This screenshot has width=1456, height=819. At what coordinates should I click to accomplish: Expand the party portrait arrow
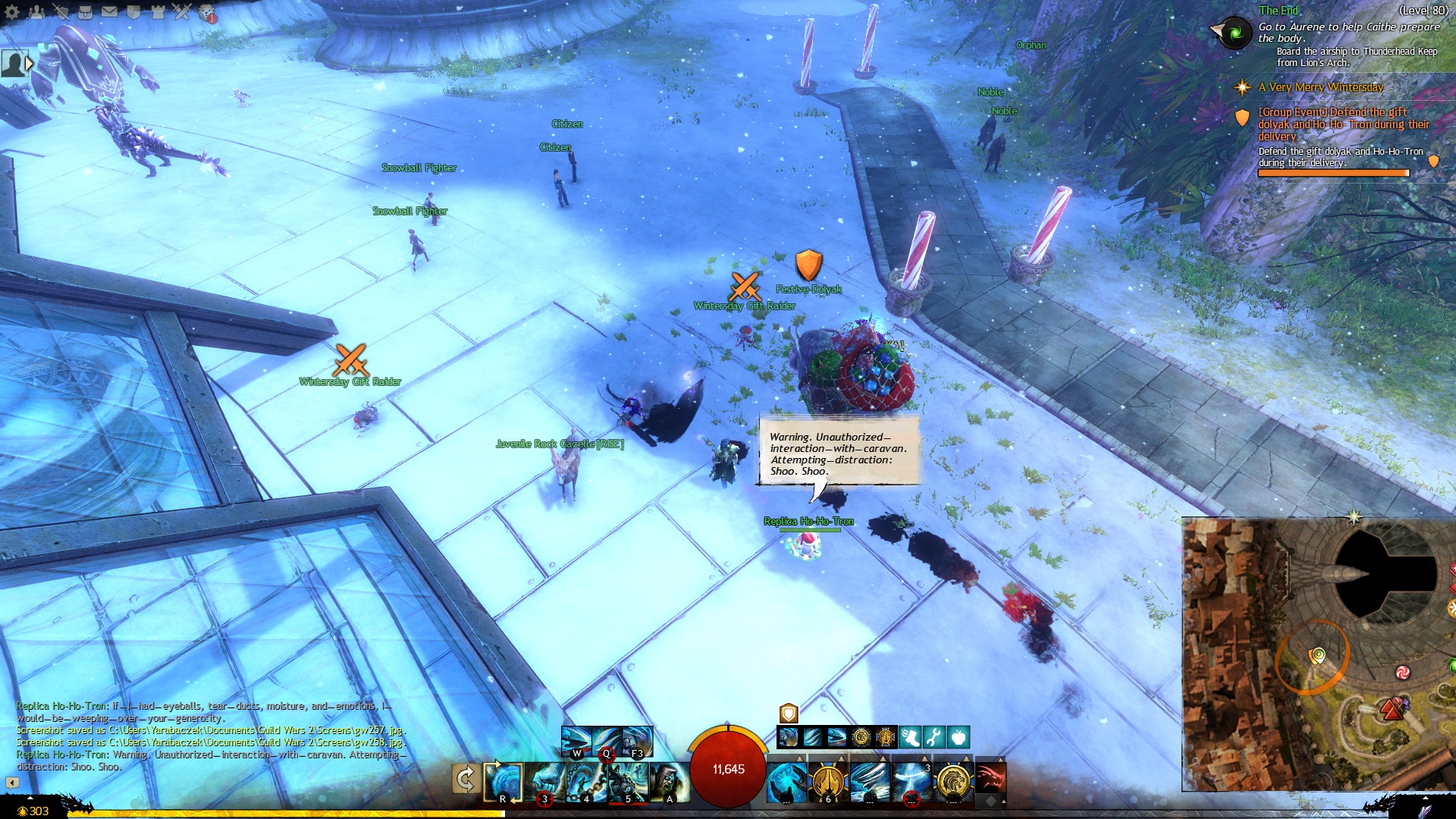(x=29, y=64)
